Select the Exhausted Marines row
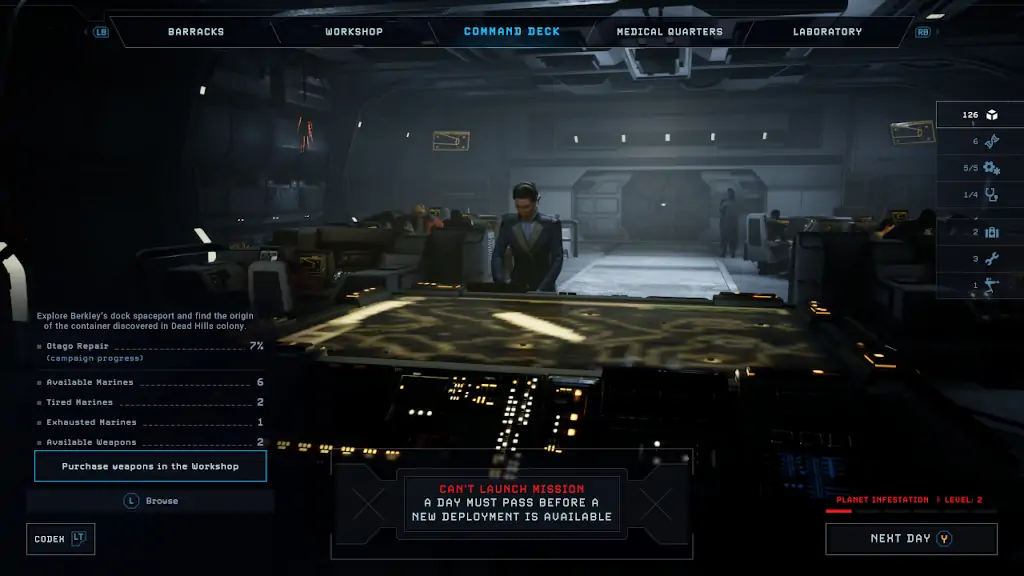The height and width of the screenshot is (576, 1024). click(150, 422)
